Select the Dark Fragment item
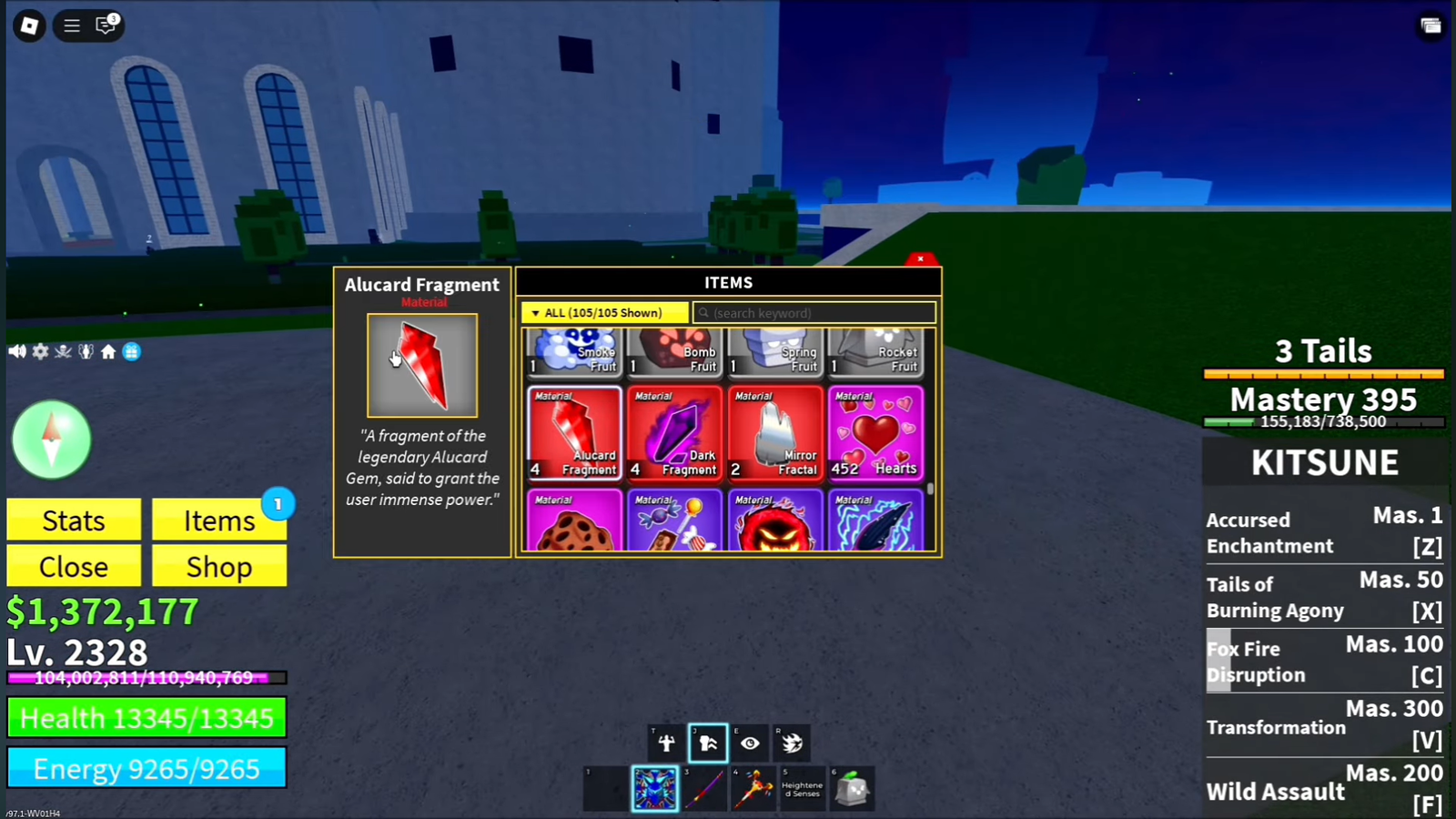 point(674,433)
